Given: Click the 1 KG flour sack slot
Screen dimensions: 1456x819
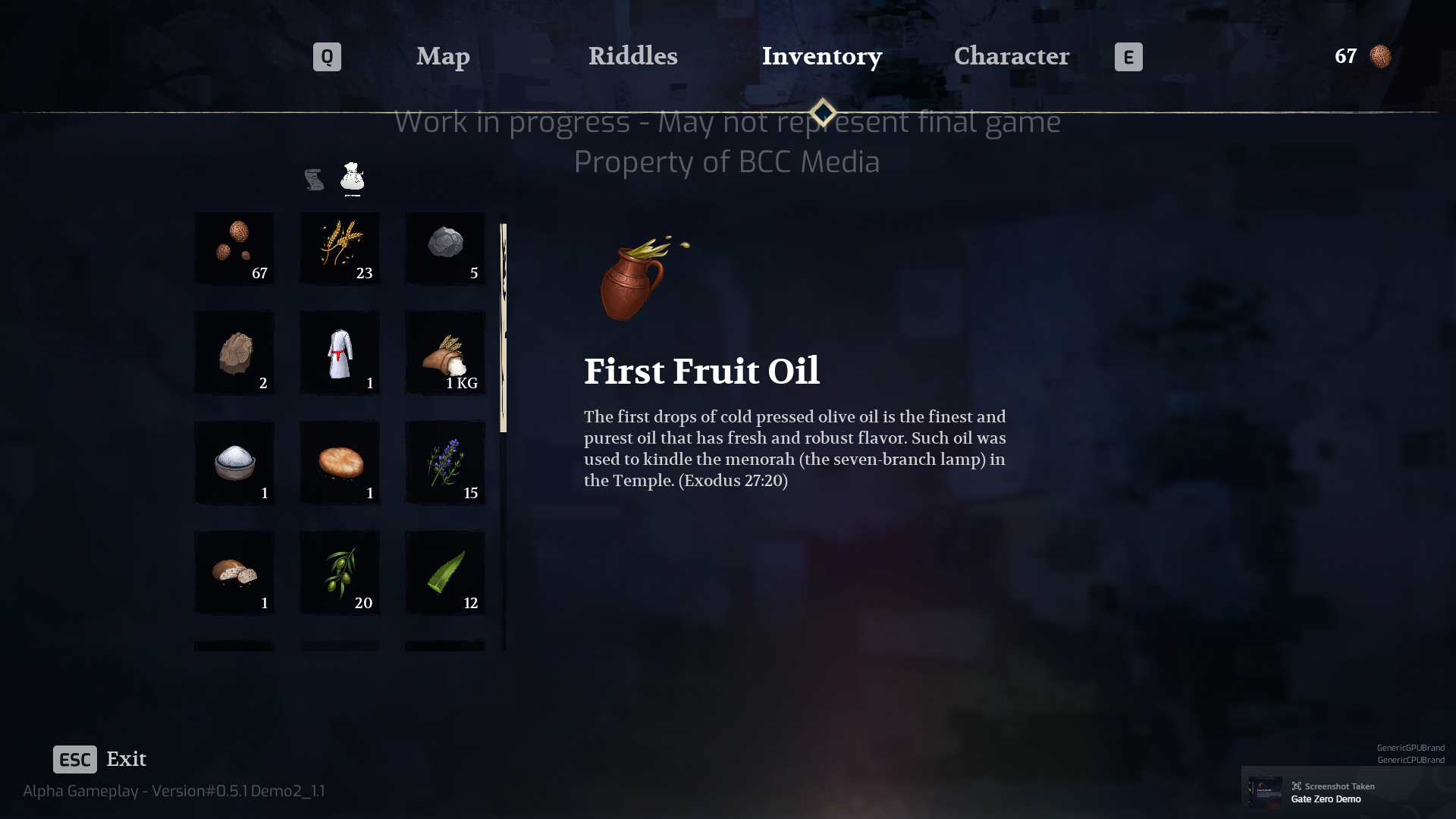Looking at the screenshot, I should pyautogui.click(x=445, y=353).
